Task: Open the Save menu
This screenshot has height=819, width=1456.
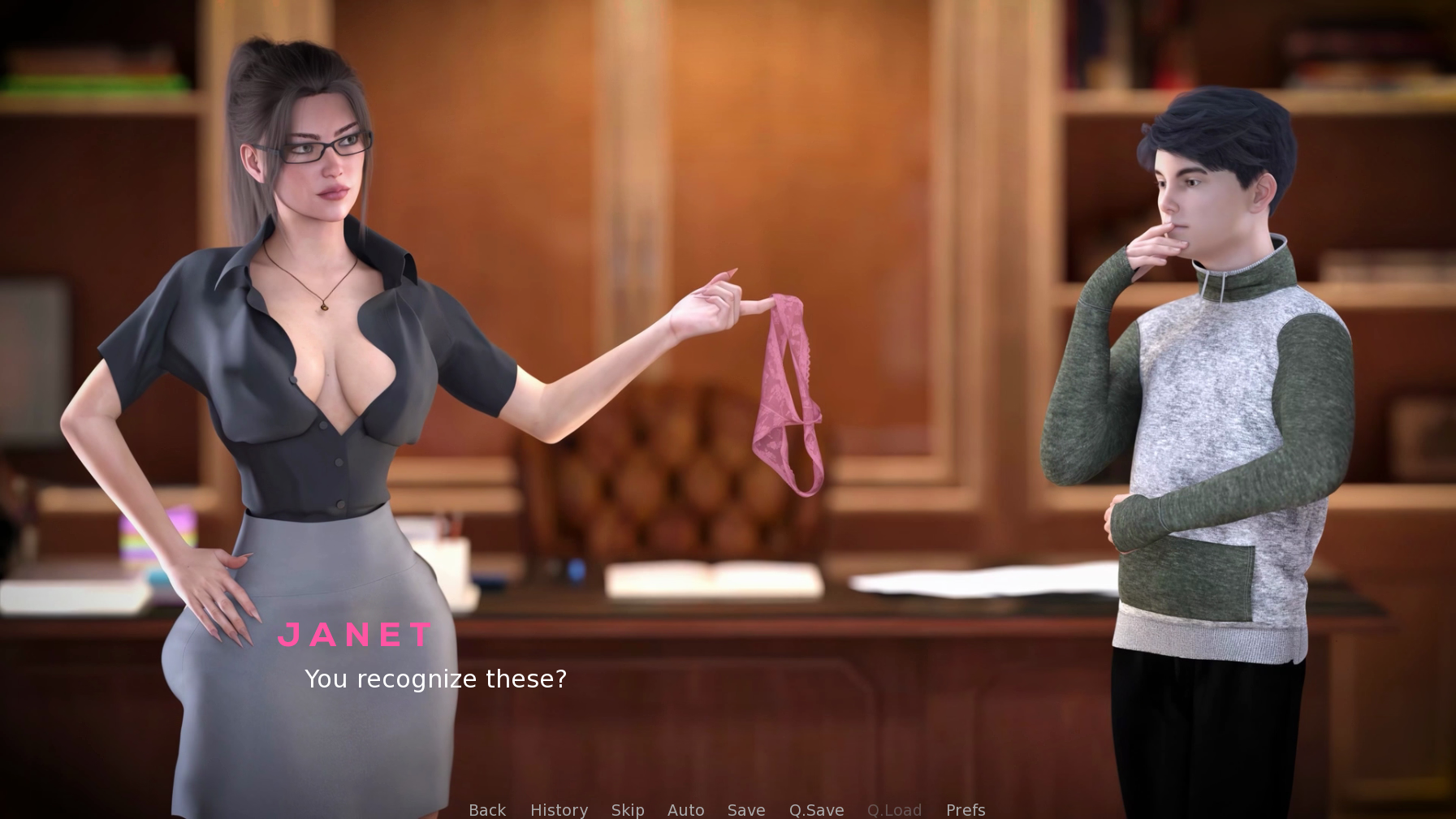Action: coord(746,809)
